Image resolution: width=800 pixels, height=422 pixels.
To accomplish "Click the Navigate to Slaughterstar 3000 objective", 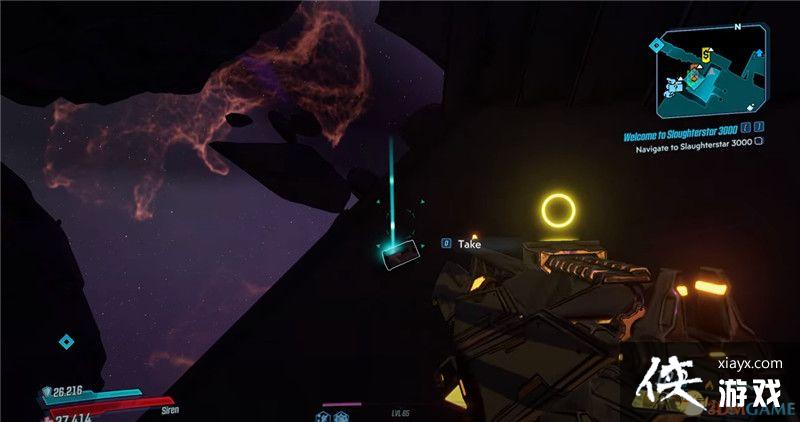I will (693, 141).
